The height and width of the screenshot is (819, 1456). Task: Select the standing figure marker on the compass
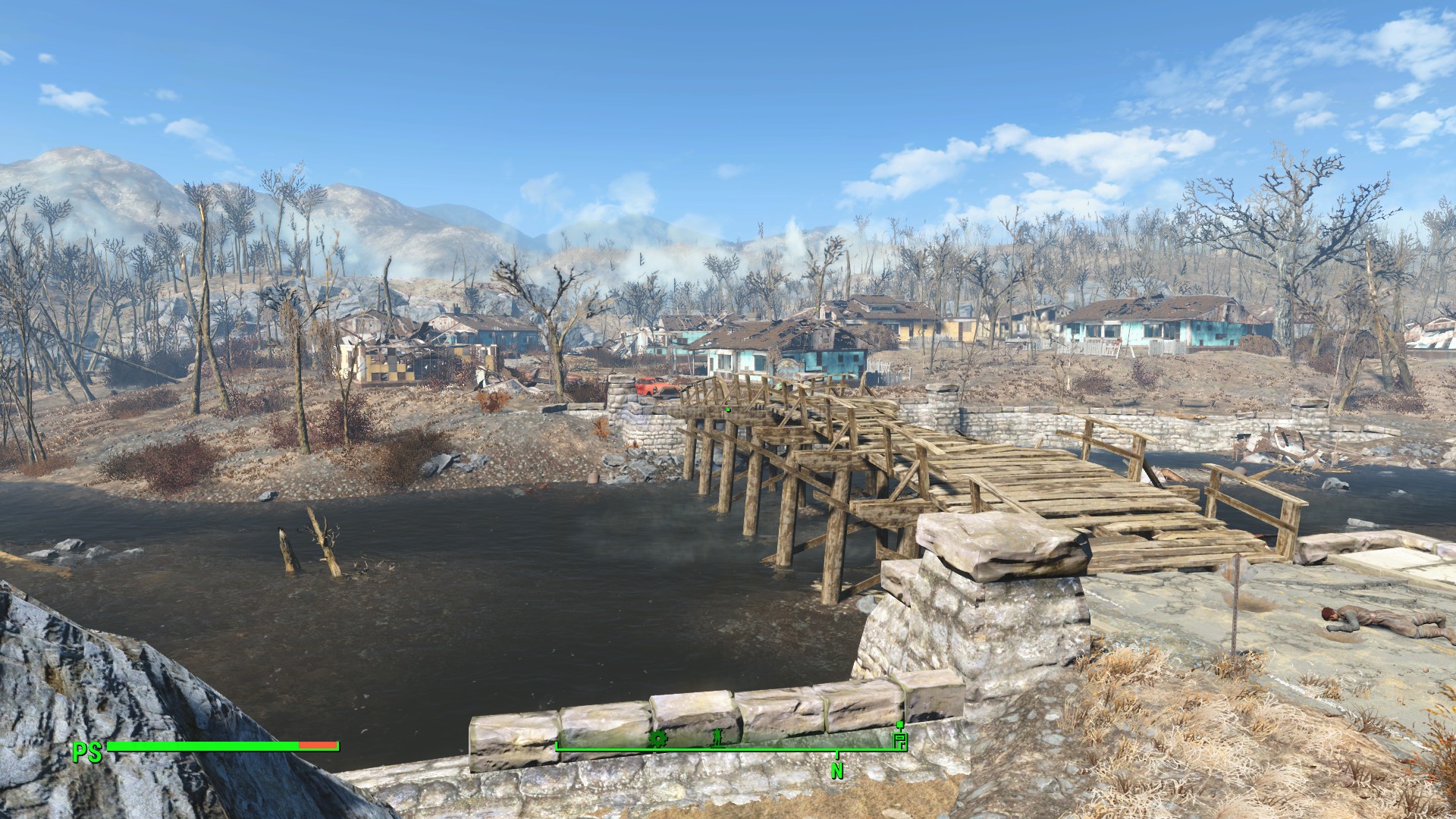717,737
